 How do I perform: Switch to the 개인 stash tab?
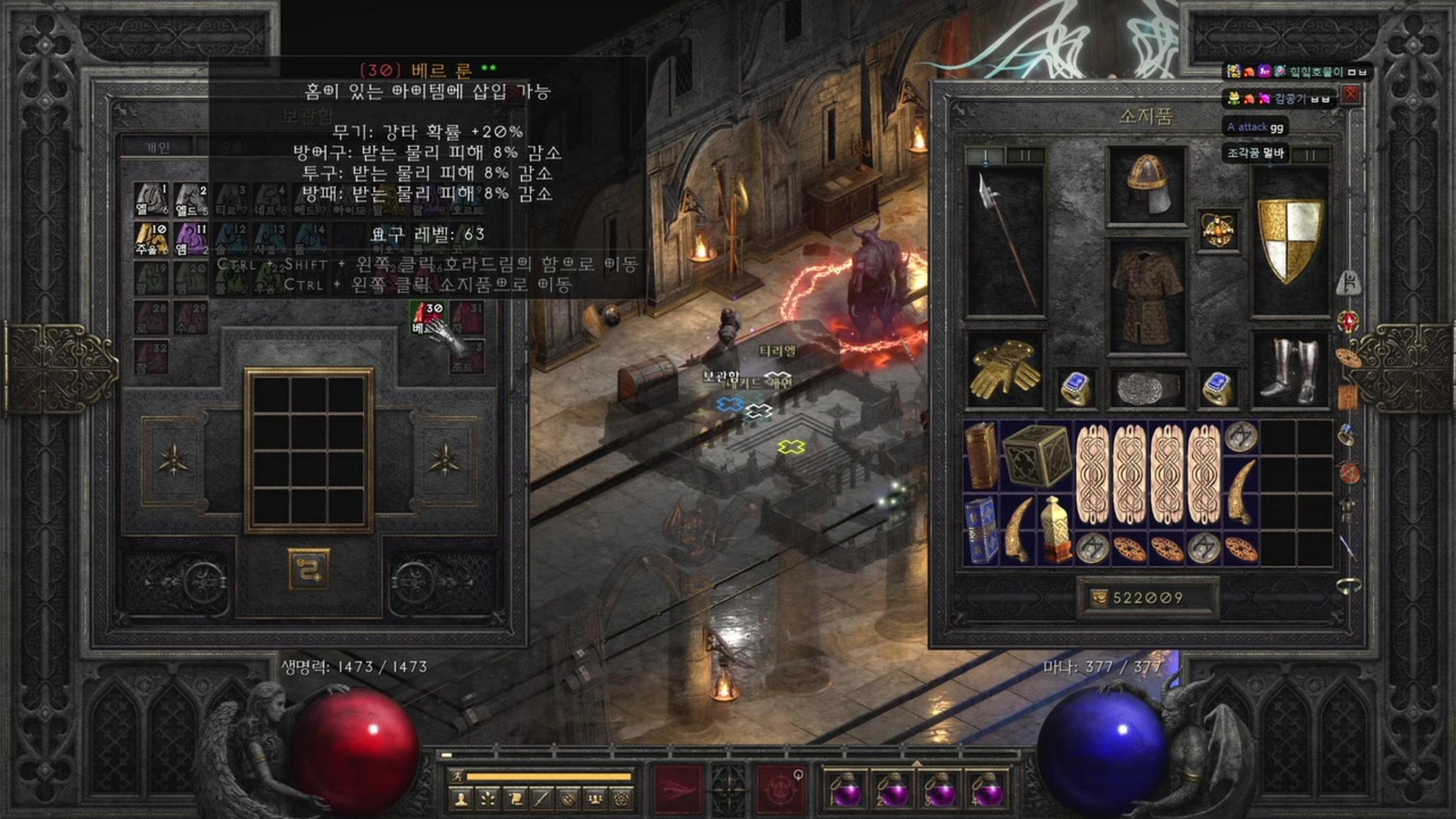[x=157, y=148]
